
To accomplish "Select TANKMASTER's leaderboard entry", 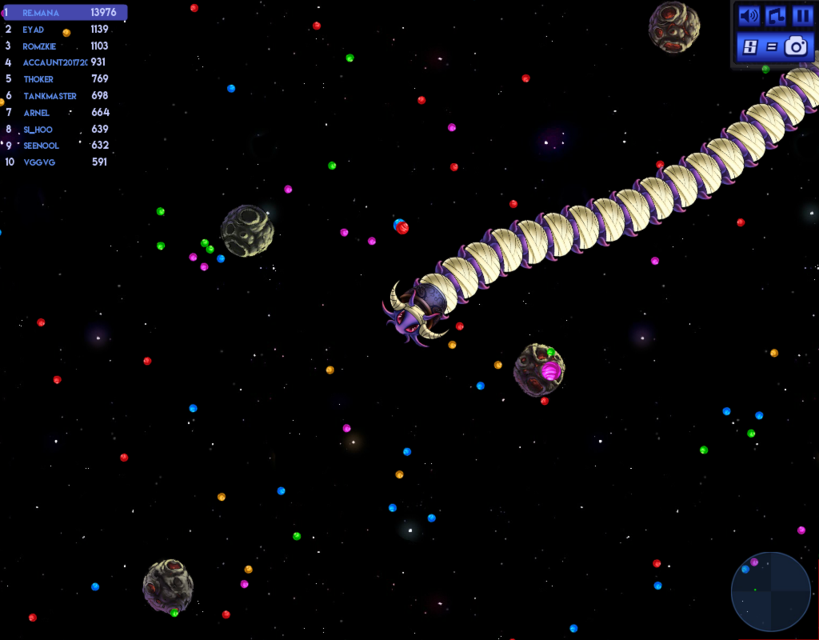I will click(60, 96).
